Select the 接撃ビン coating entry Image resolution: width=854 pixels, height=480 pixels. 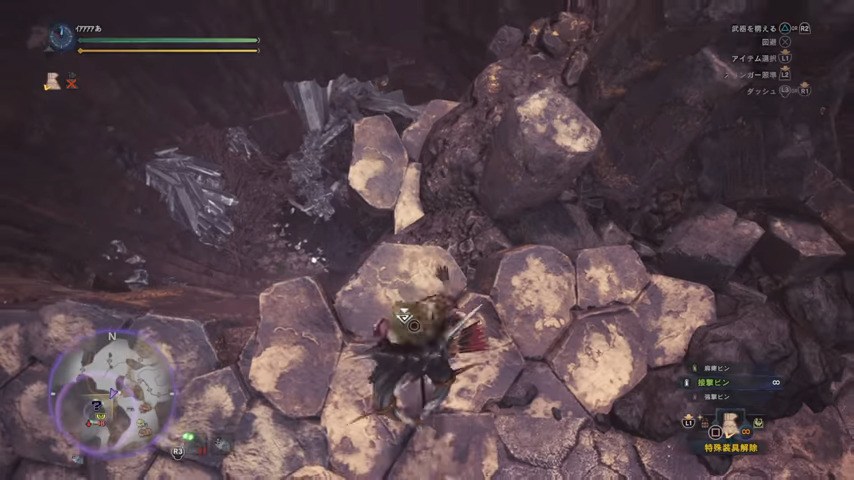click(x=712, y=382)
